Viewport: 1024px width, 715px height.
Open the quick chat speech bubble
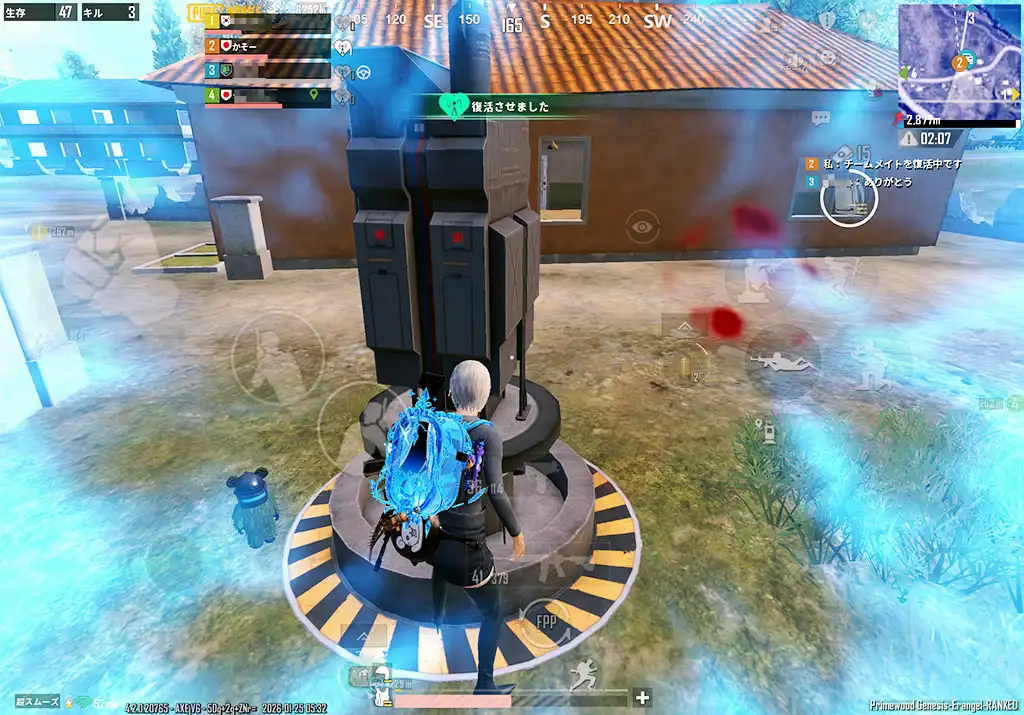[822, 118]
